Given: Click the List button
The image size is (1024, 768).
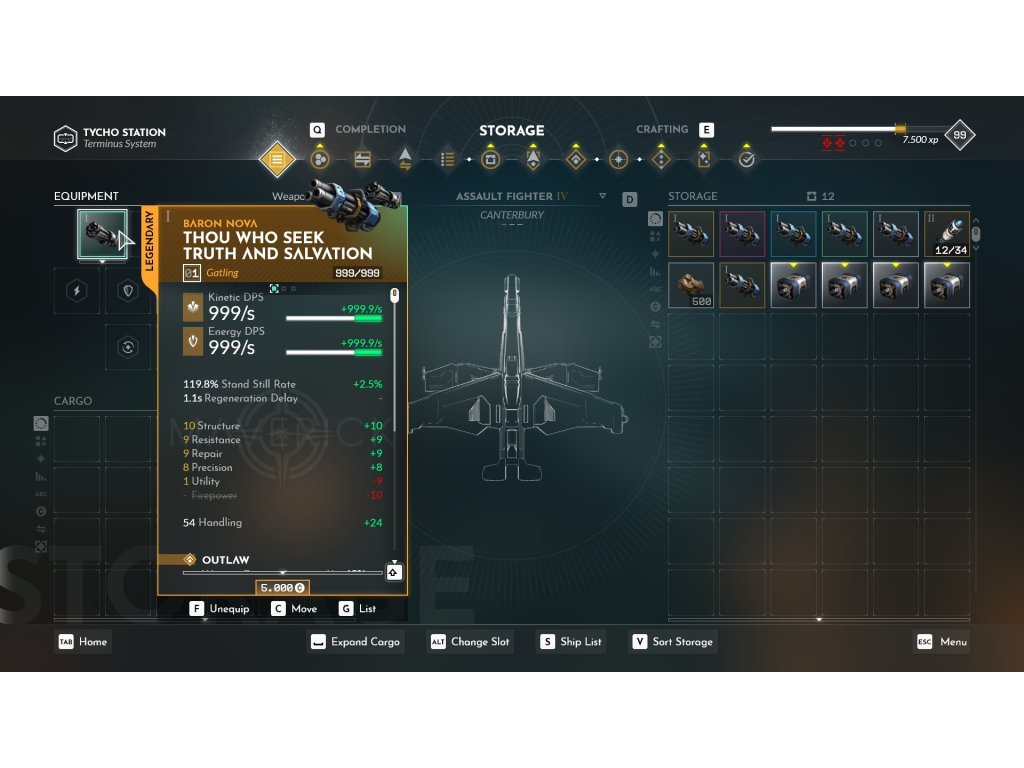Looking at the screenshot, I should [x=358, y=608].
